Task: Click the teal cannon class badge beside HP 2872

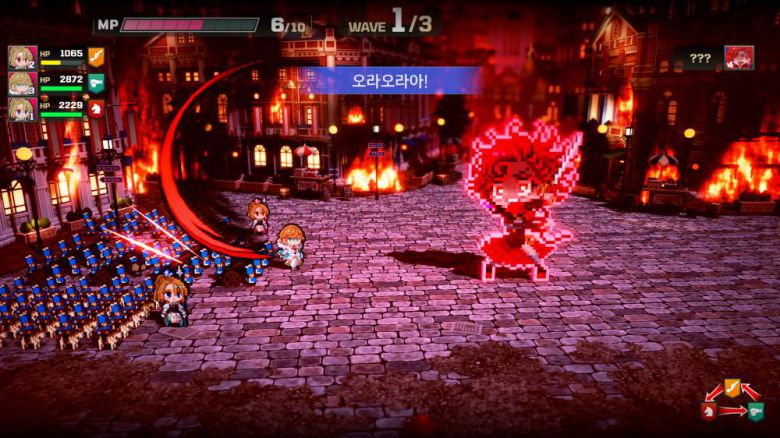Action: [96, 82]
